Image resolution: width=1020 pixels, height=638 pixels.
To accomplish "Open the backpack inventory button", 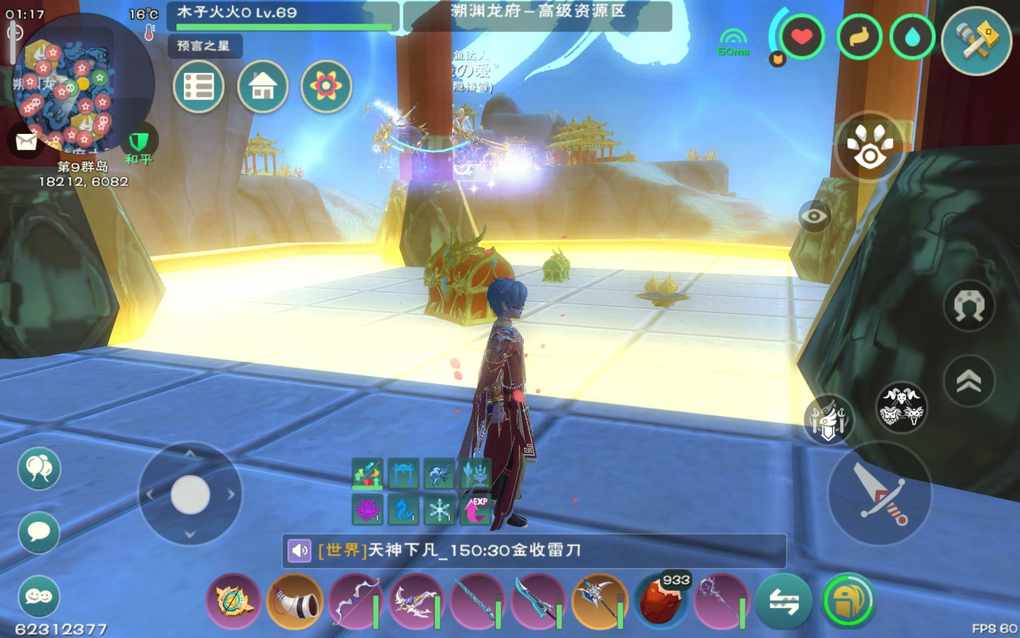I will pos(848,601).
